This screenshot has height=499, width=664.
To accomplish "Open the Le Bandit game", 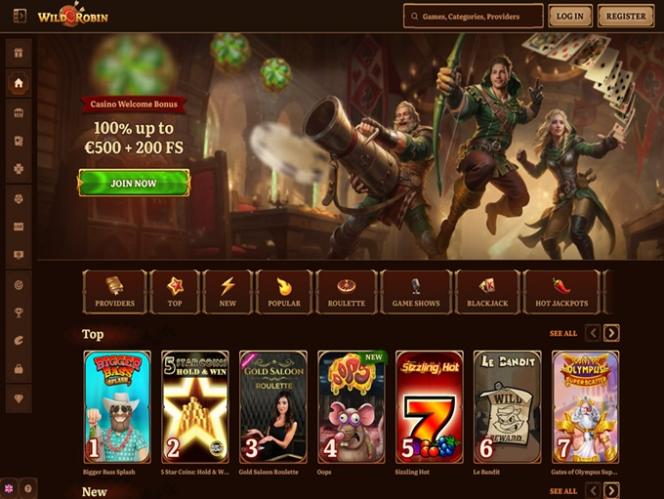I will (507, 407).
